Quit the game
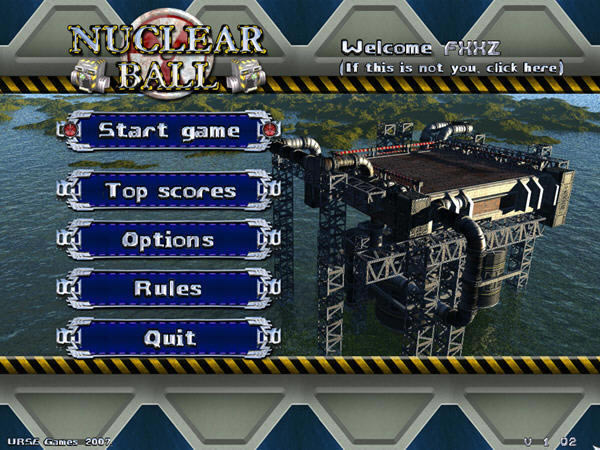600x450 pixels. (168, 337)
